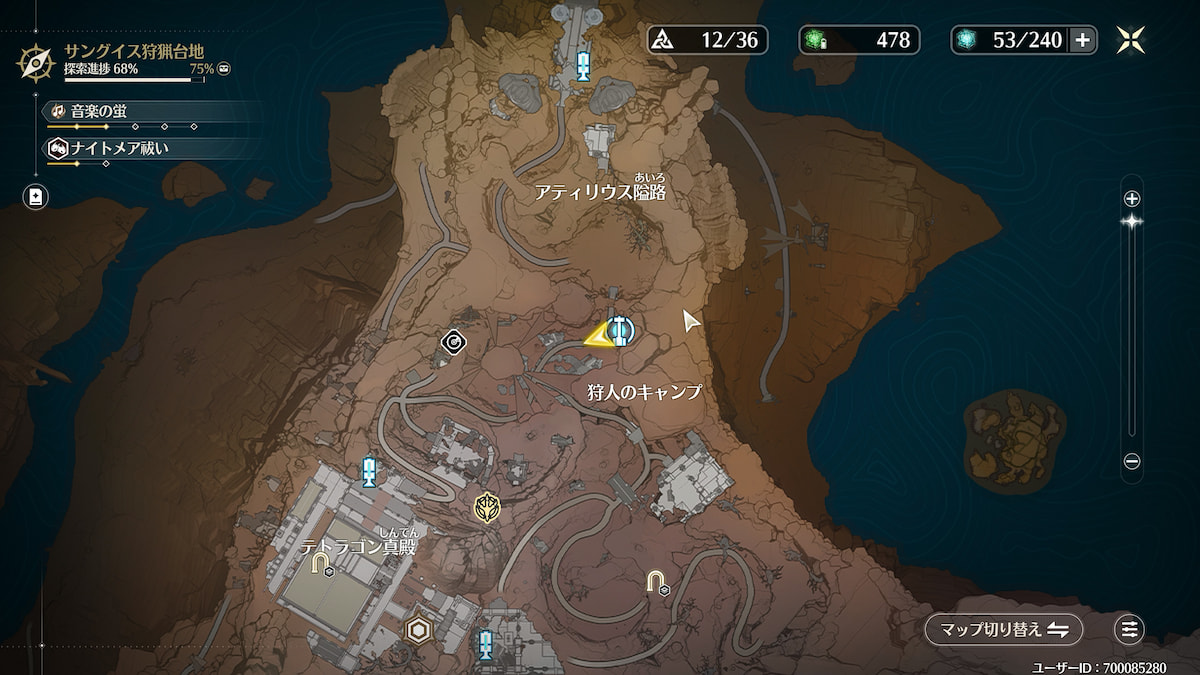Zoom out with the map's minus button

point(1132,462)
